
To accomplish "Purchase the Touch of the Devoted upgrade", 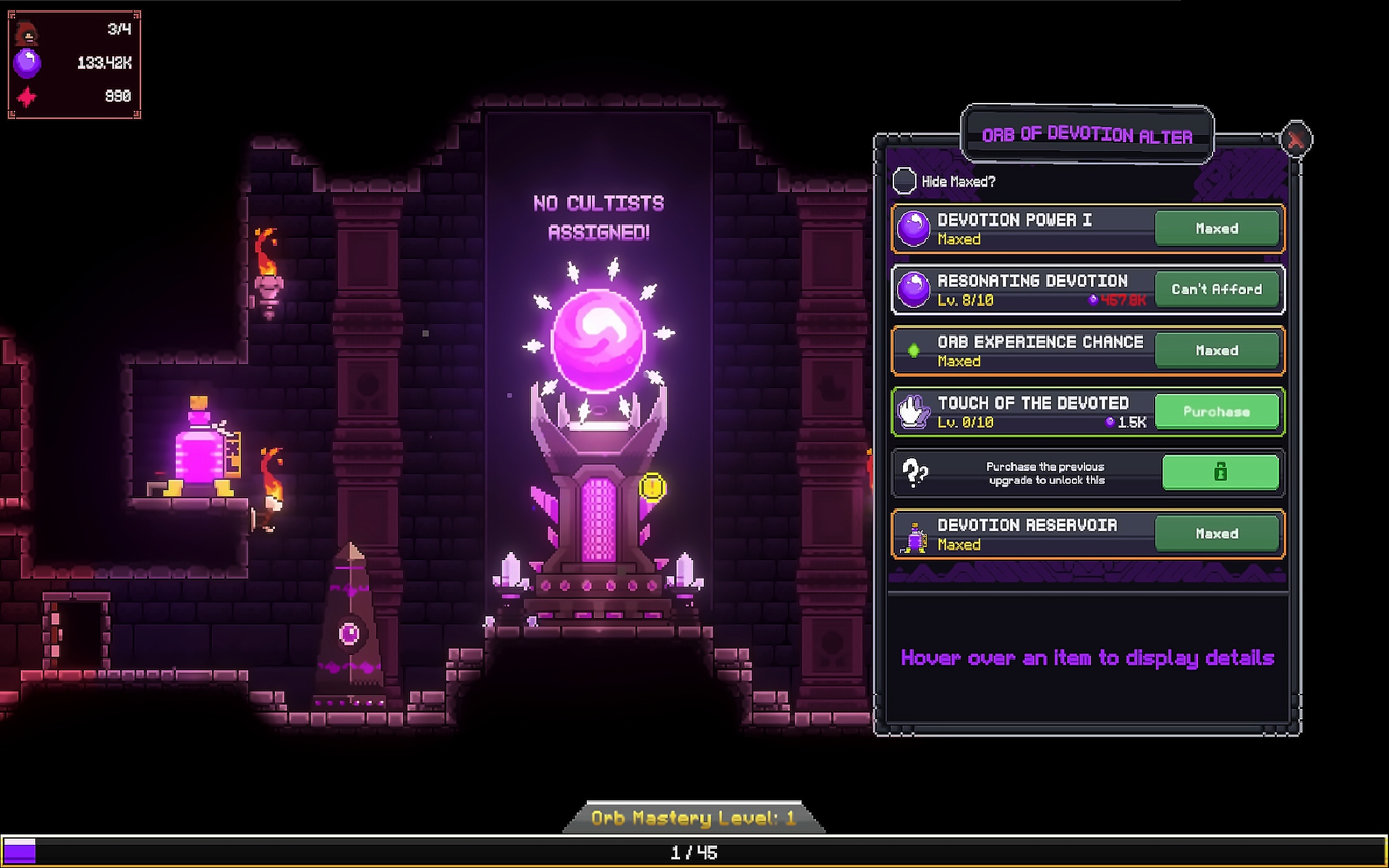I will (x=1217, y=411).
